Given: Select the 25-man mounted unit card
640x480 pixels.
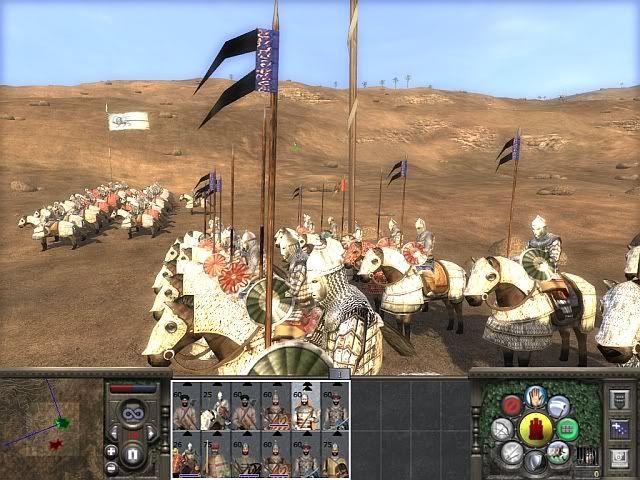Looking at the screenshot, I should point(216,409).
